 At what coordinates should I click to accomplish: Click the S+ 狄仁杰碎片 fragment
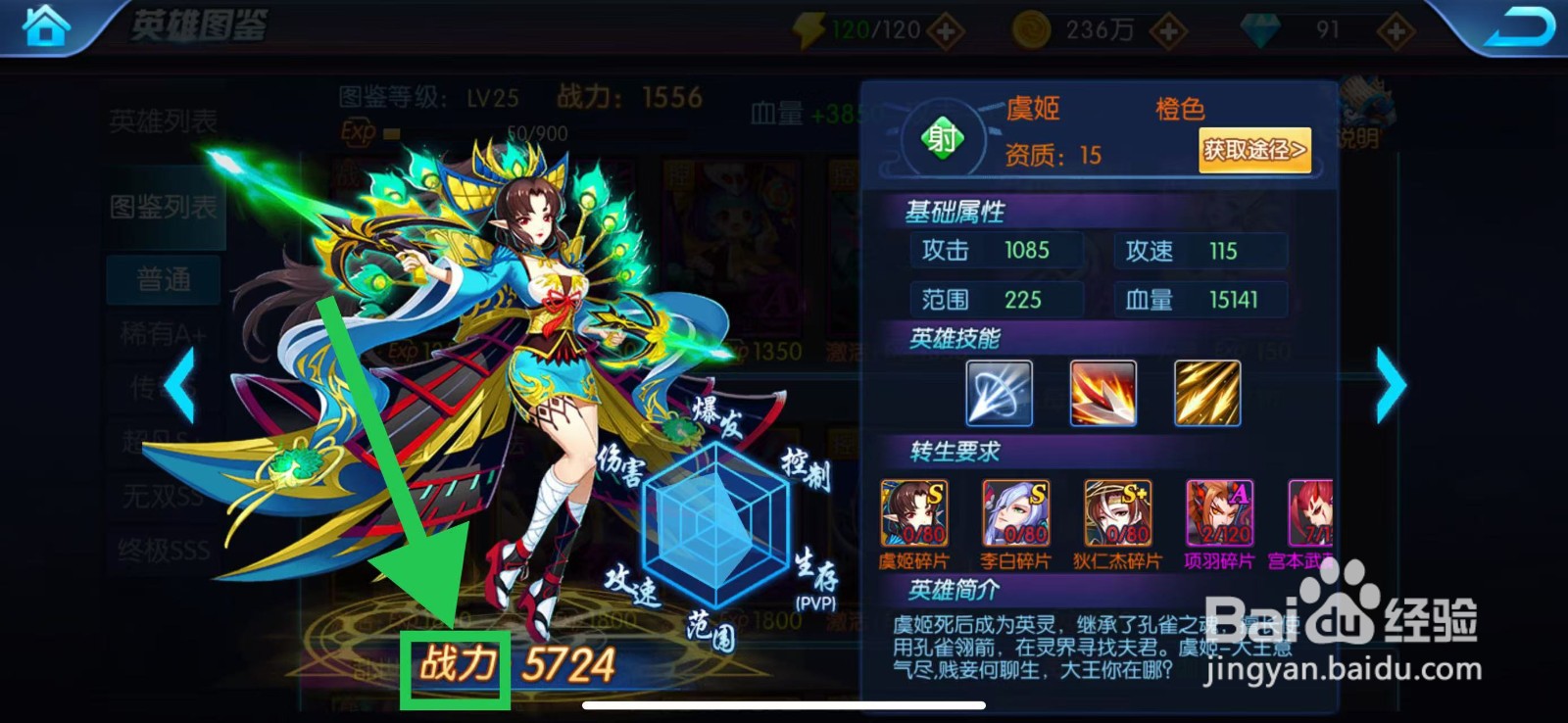click(1117, 514)
